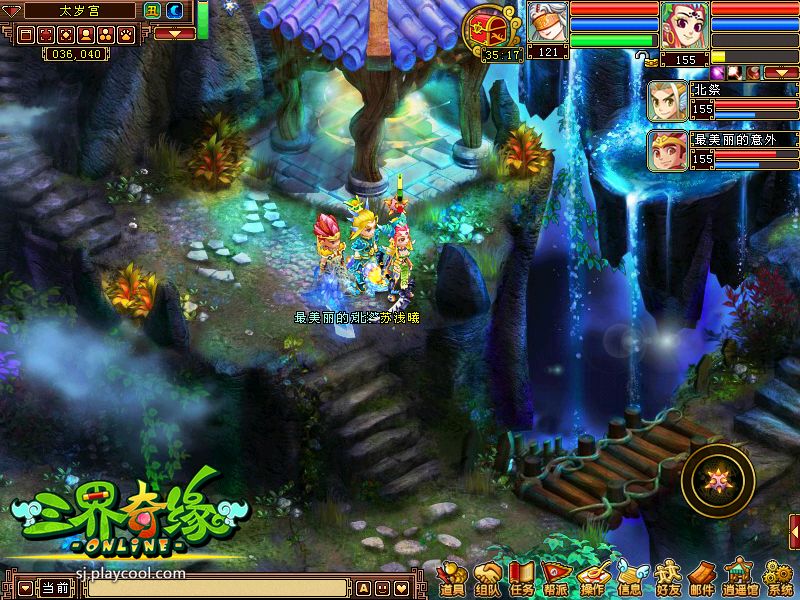Open the 邮件 mail panel
The height and width of the screenshot is (600, 800).
[x=702, y=579]
